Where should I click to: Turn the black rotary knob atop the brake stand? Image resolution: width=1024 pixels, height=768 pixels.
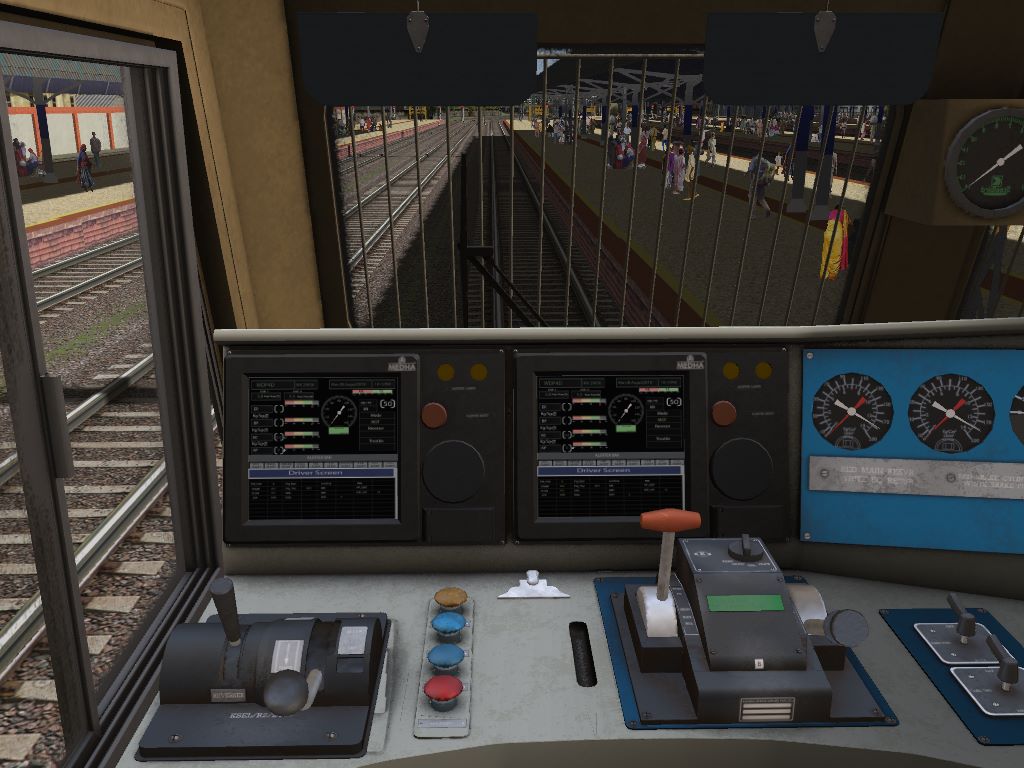click(x=743, y=547)
